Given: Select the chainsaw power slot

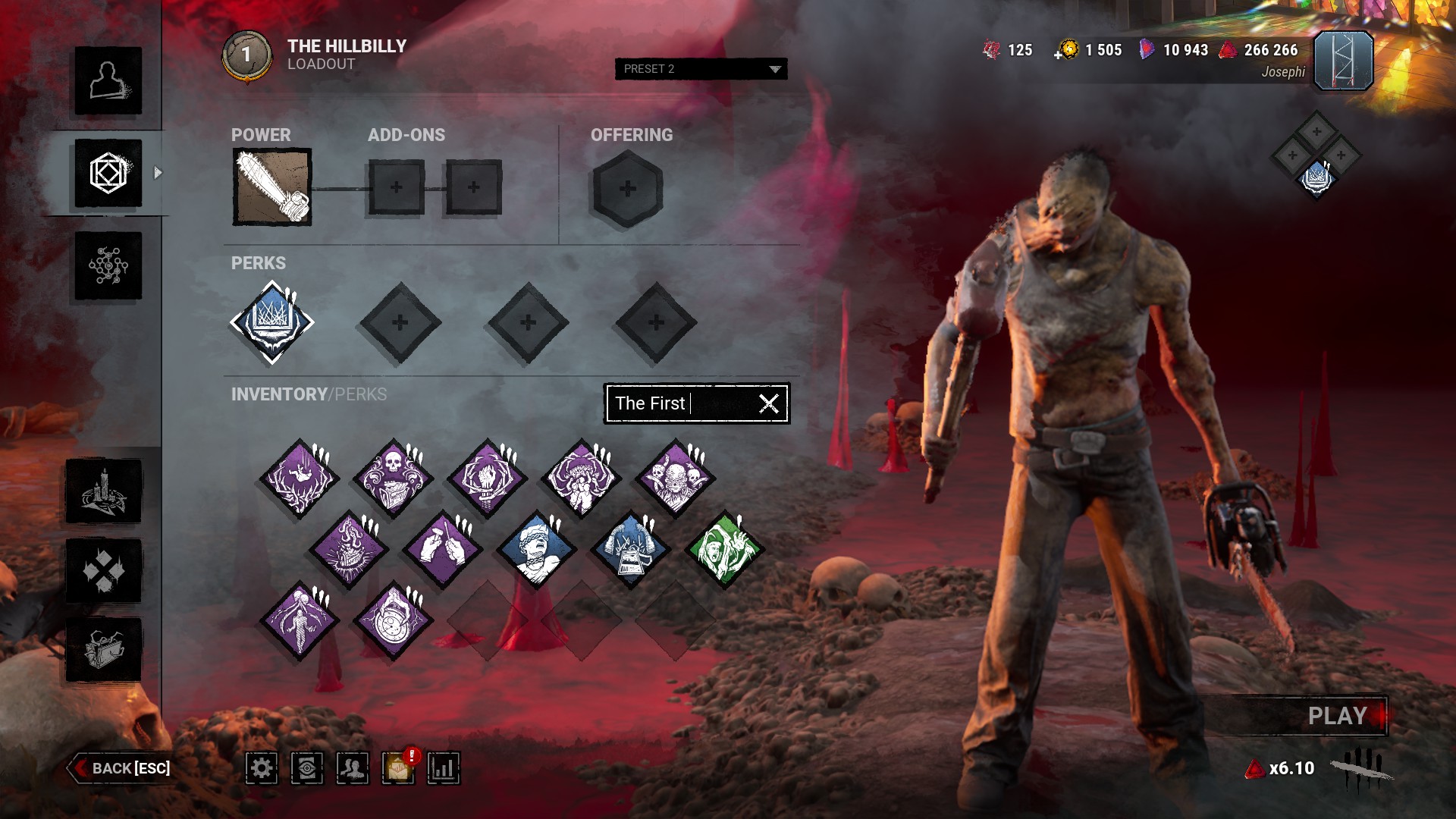Looking at the screenshot, I should [271, 187].
